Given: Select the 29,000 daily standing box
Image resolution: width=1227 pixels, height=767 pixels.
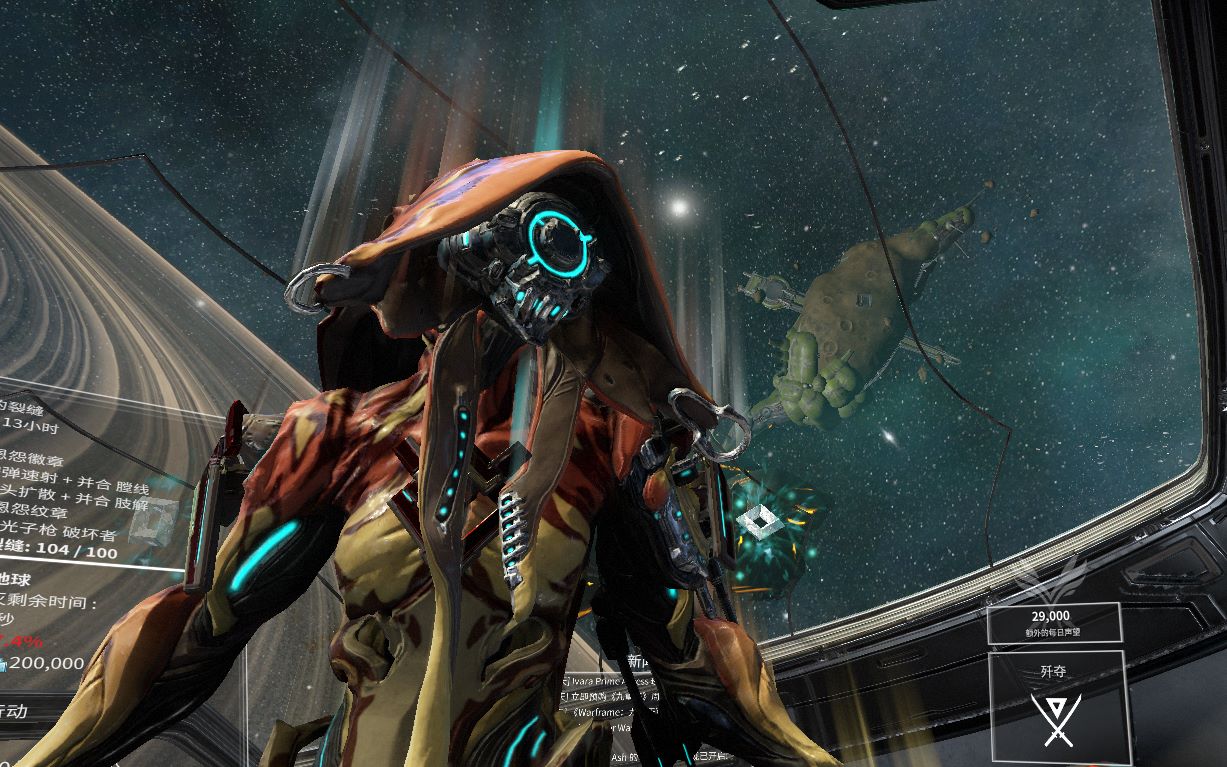Looking at the screenshot, I should [1053, 622].
